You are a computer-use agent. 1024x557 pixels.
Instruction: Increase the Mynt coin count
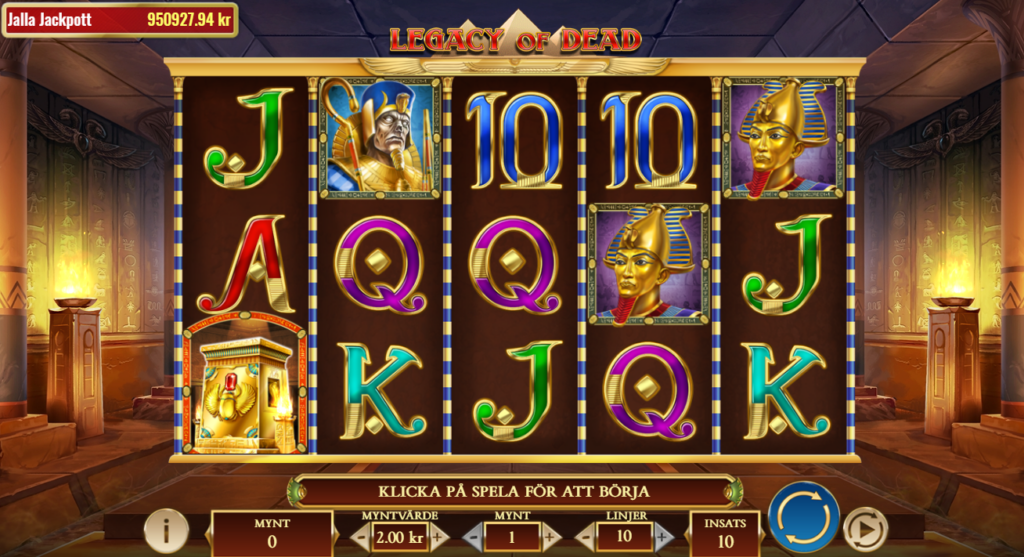pyautogui.click(x=550, y=537)
